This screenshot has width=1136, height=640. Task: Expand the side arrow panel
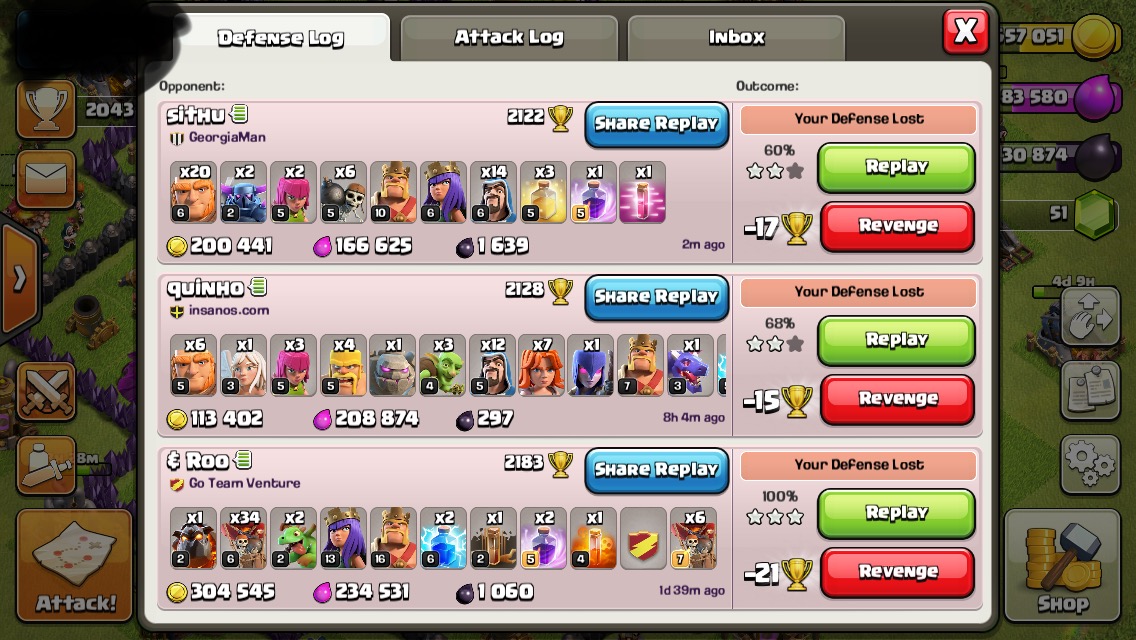click(19, 279)
